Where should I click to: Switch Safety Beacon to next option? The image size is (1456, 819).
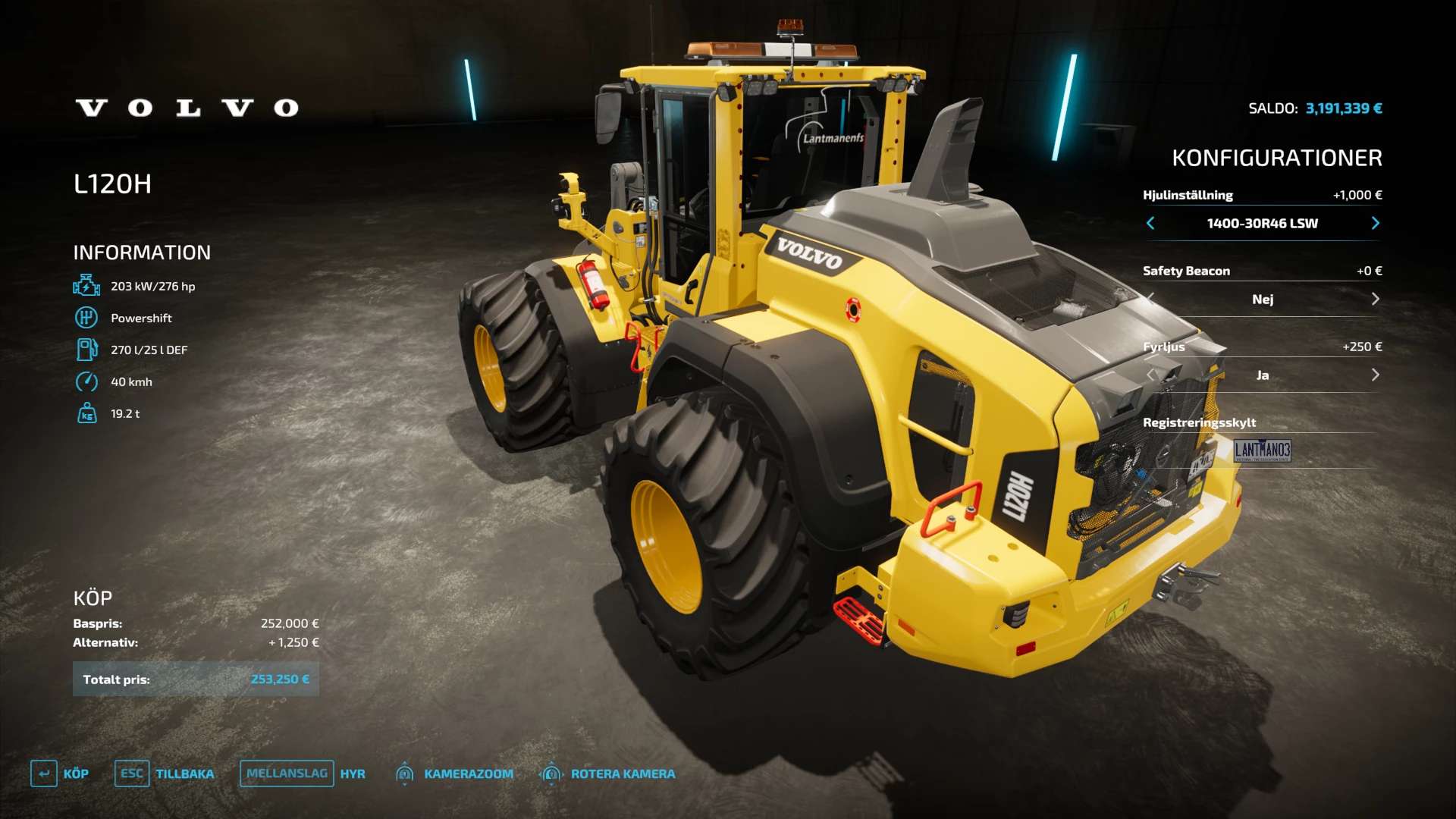point(1375,299)
